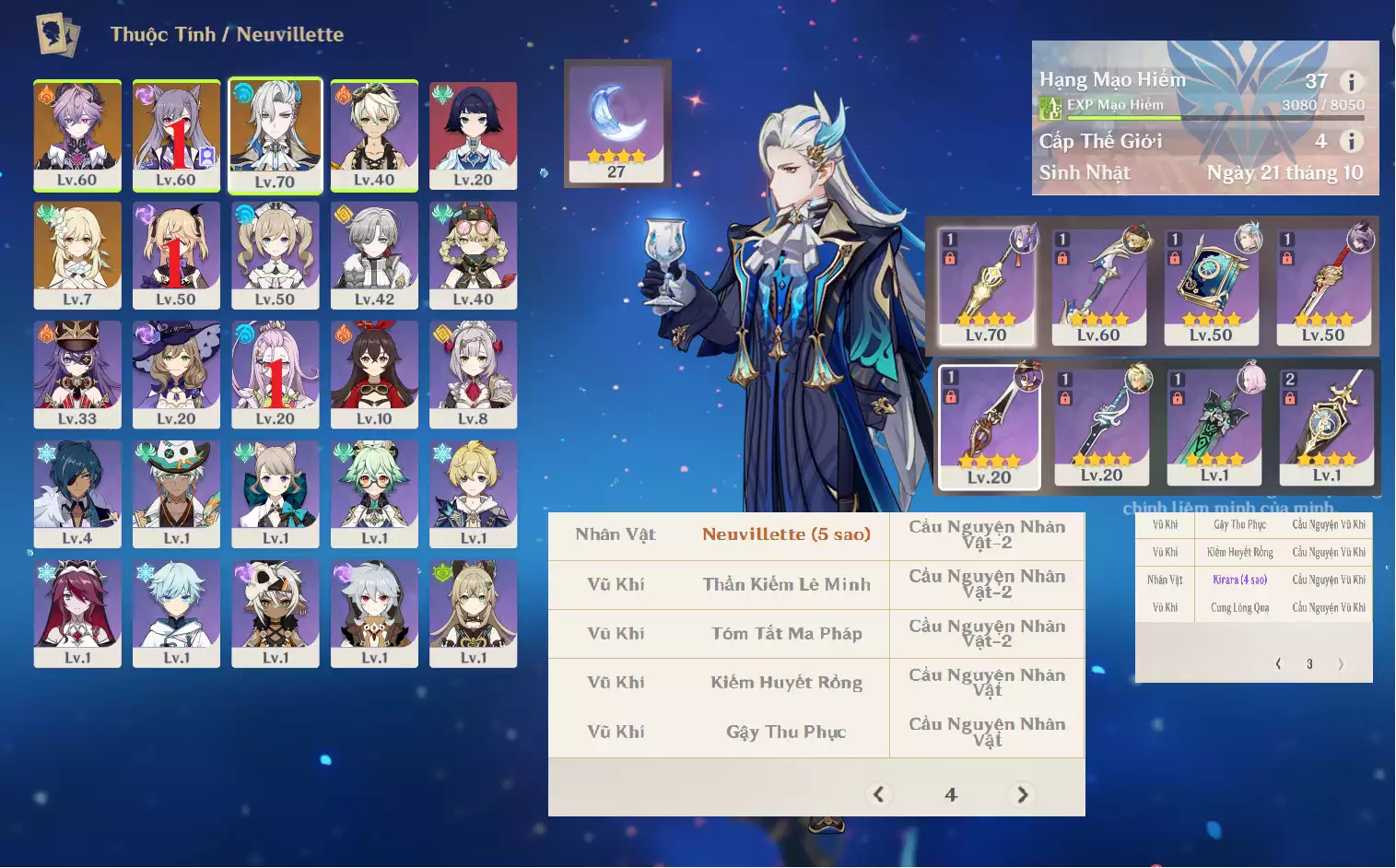Screen dimensions: 1396x868
Task: Choose the weapon card with the 2 badge
Action: (x=1327, y=426)
